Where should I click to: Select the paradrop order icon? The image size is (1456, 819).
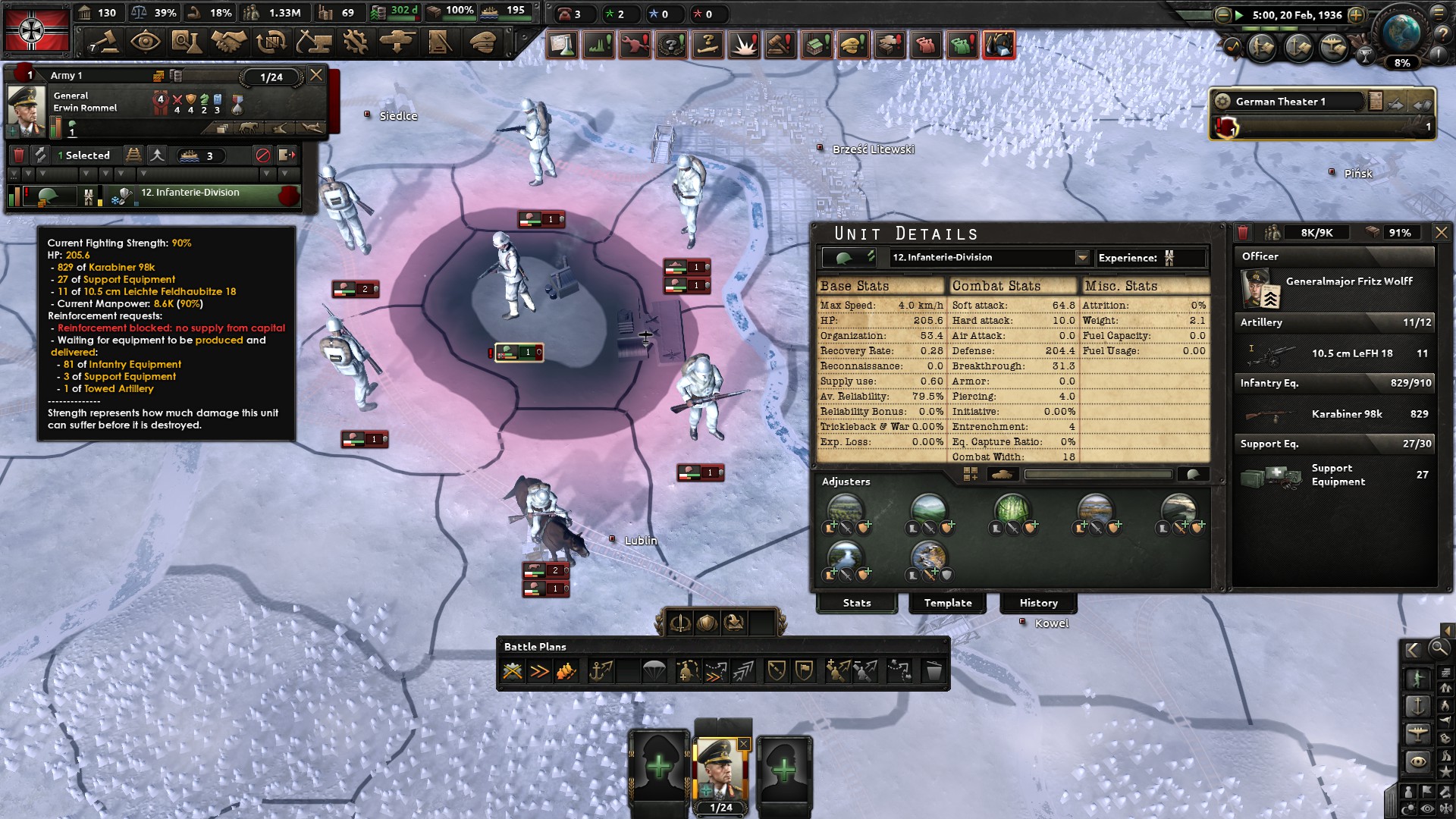coord(655,671)
